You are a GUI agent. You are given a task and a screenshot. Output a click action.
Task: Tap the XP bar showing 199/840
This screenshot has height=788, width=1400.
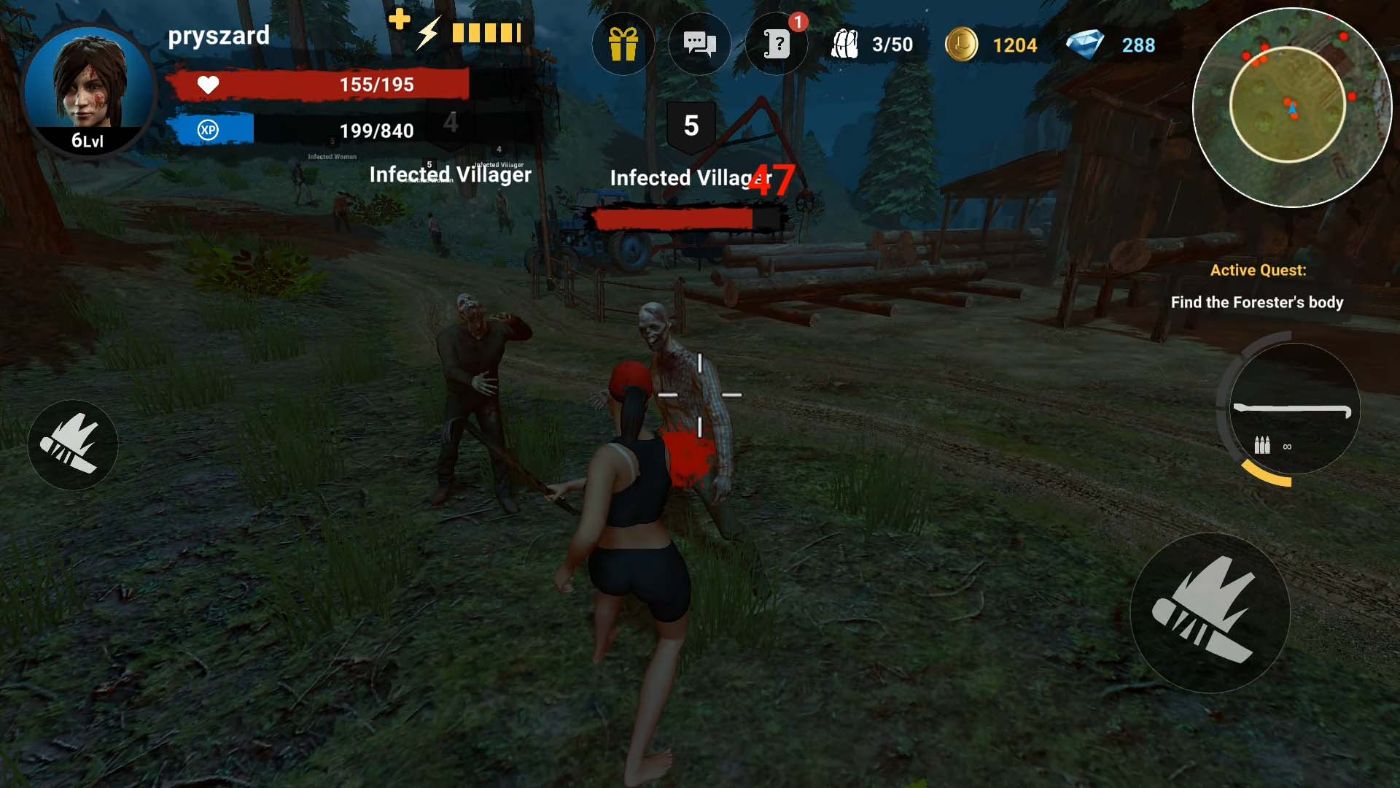323,130
